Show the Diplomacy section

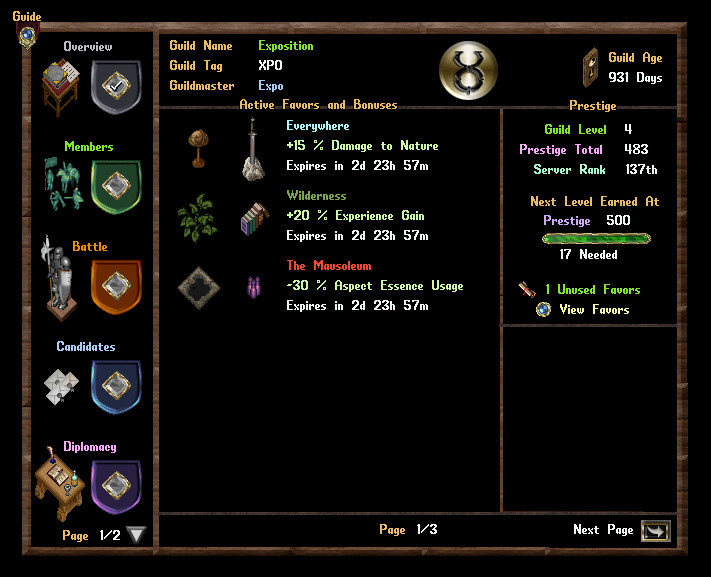pos(116,485)
